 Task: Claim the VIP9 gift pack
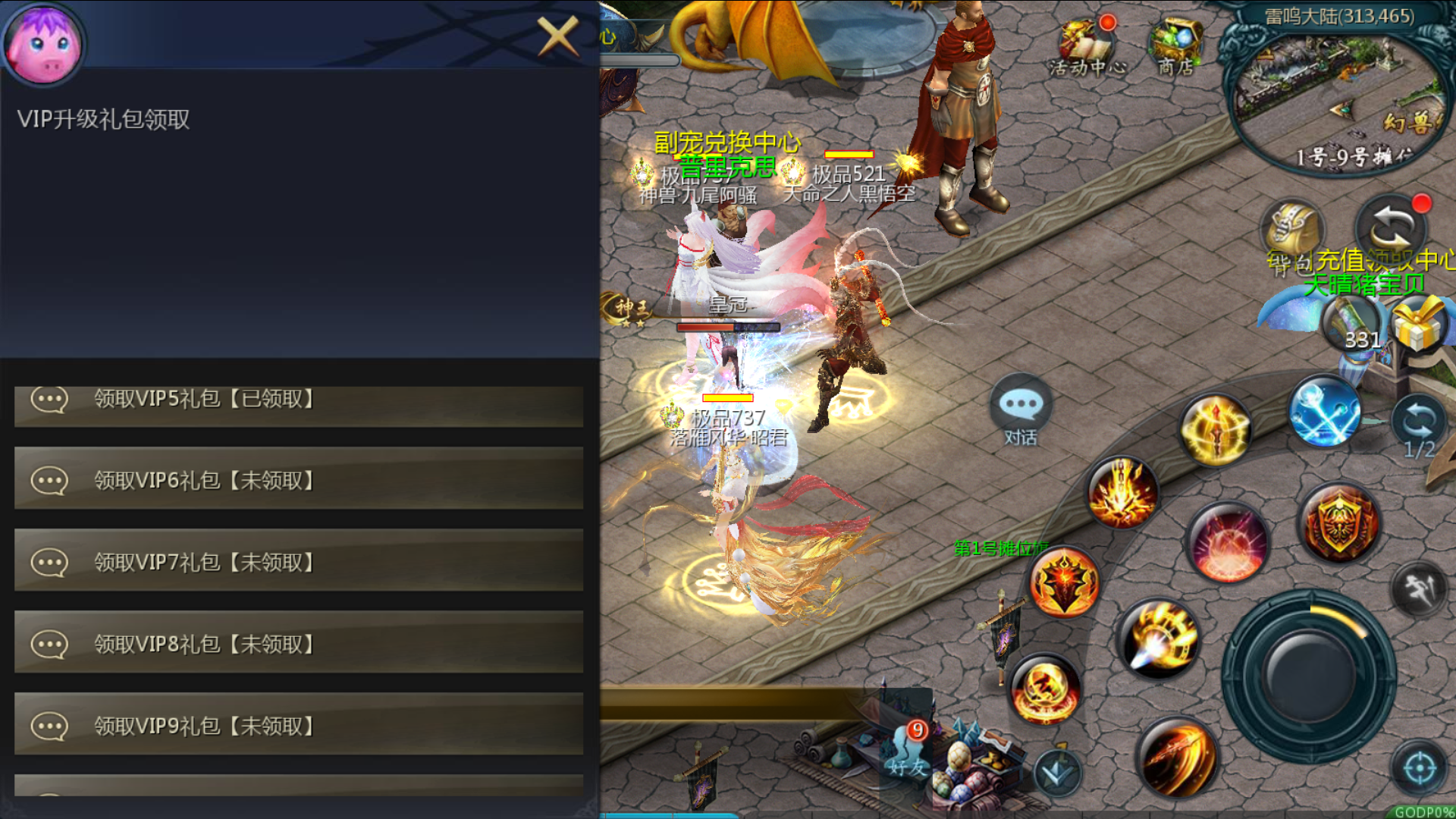point(299,726)
